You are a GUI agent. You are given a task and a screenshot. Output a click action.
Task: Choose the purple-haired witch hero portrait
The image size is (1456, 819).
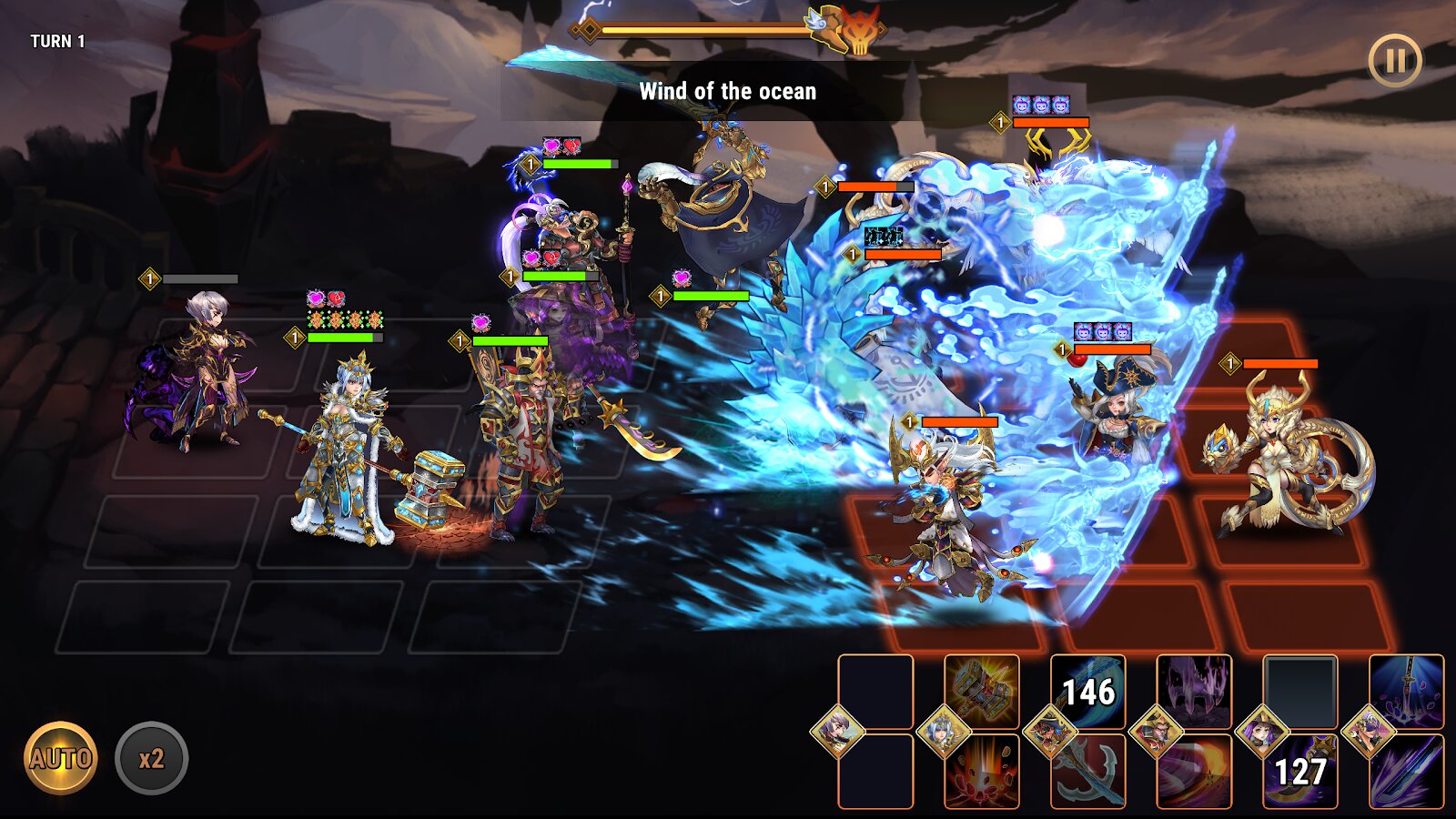pos(1262,731)
